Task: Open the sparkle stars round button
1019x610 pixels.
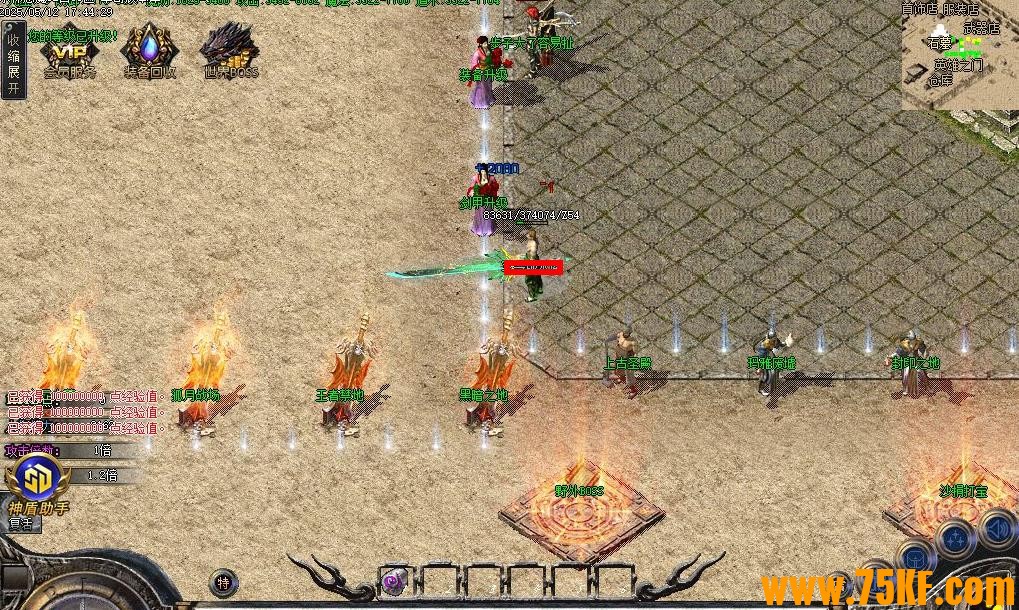Action: [957, 539]
